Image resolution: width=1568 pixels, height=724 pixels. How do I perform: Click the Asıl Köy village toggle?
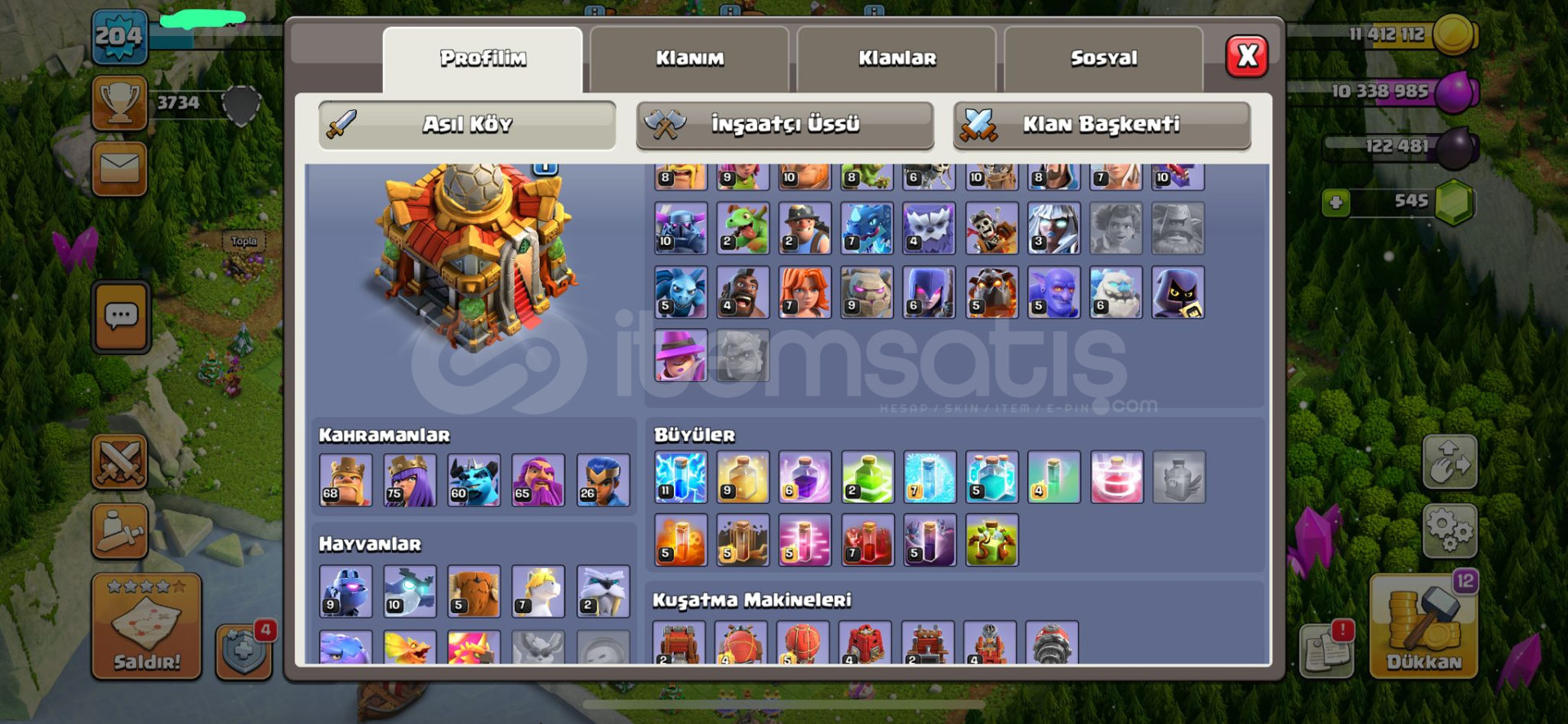point(467,124)
